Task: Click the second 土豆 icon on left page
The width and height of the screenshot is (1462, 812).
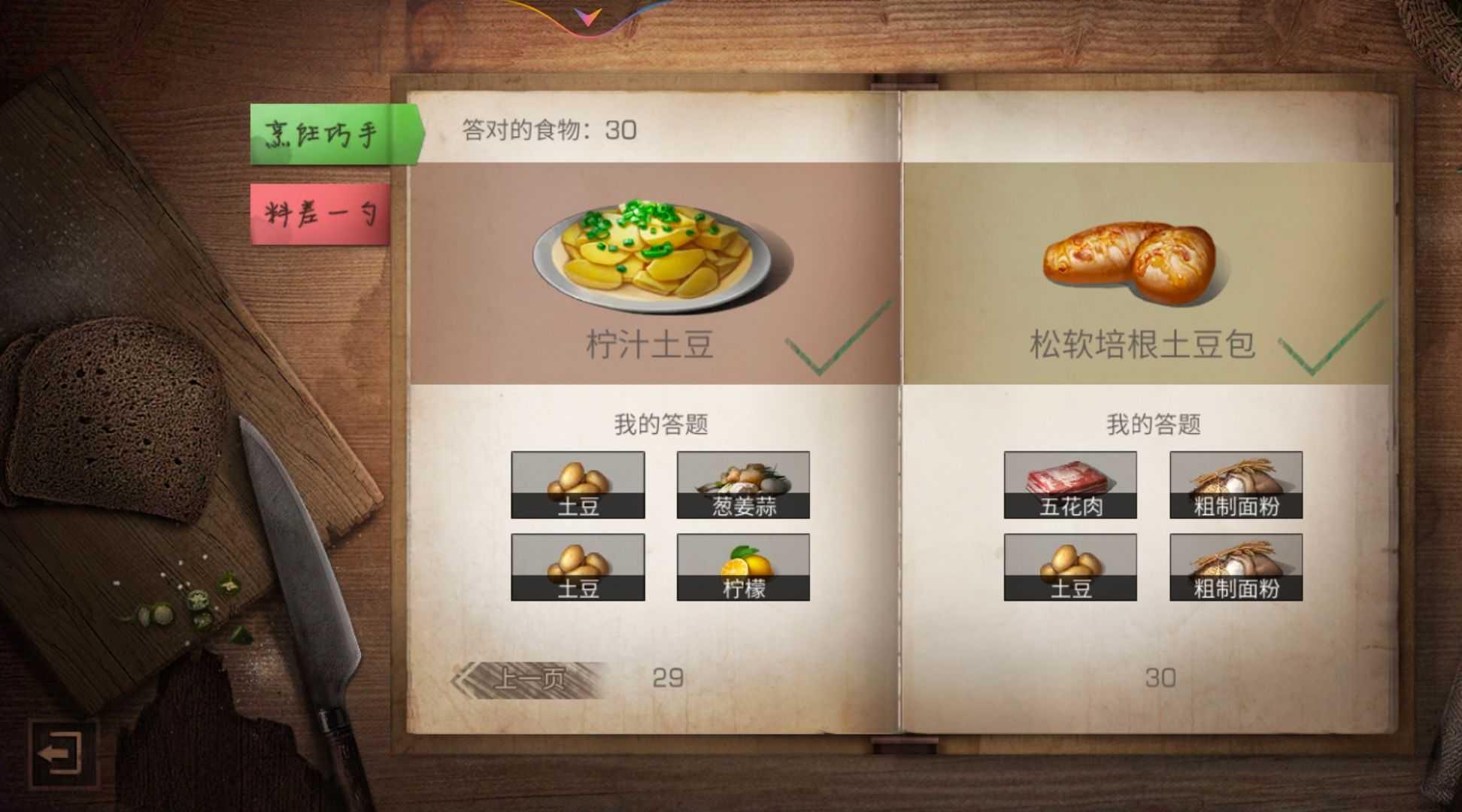Action: coord(578,568)
